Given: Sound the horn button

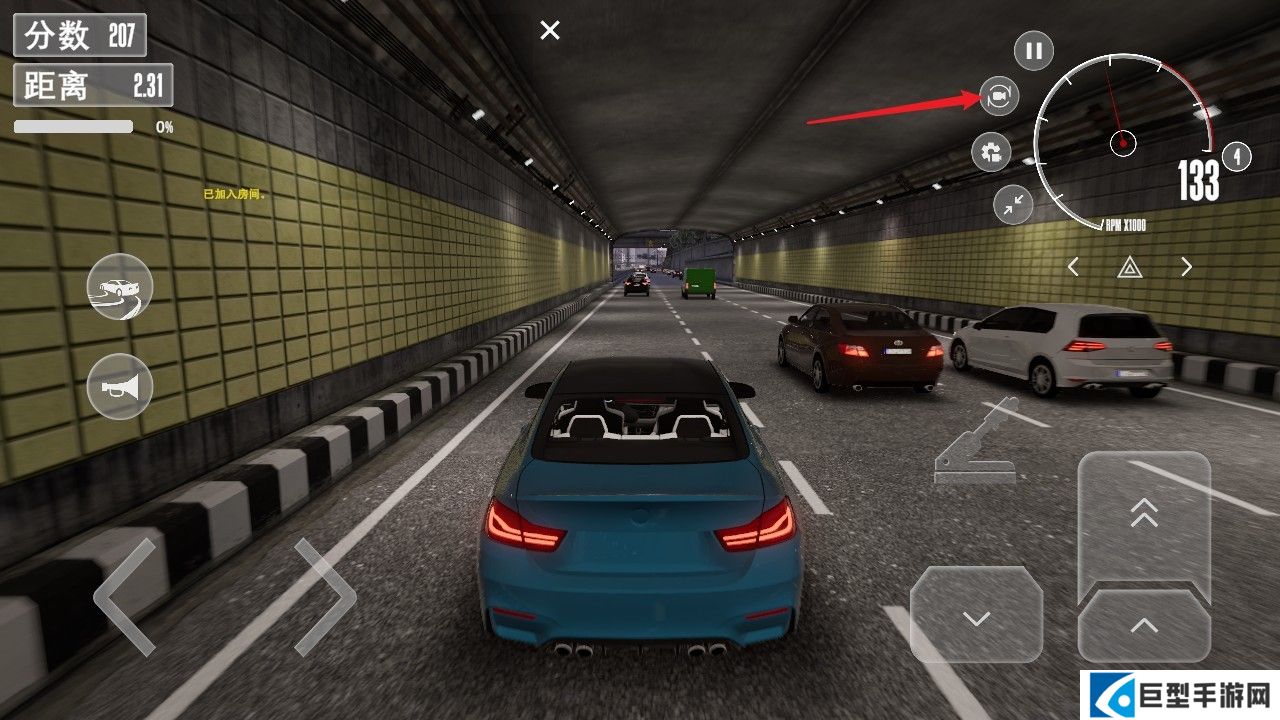Looking at the screenshot, I should [x=120, y=387].
